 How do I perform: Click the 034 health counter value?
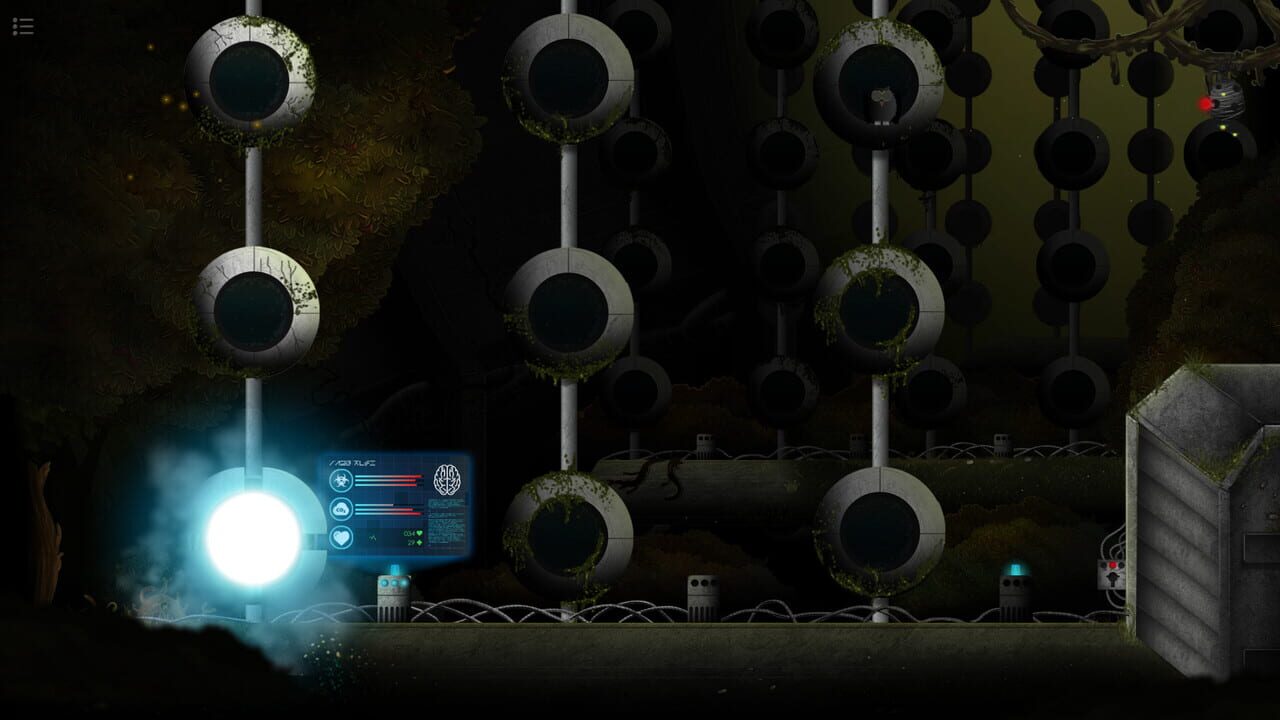(x=408, y=533)
